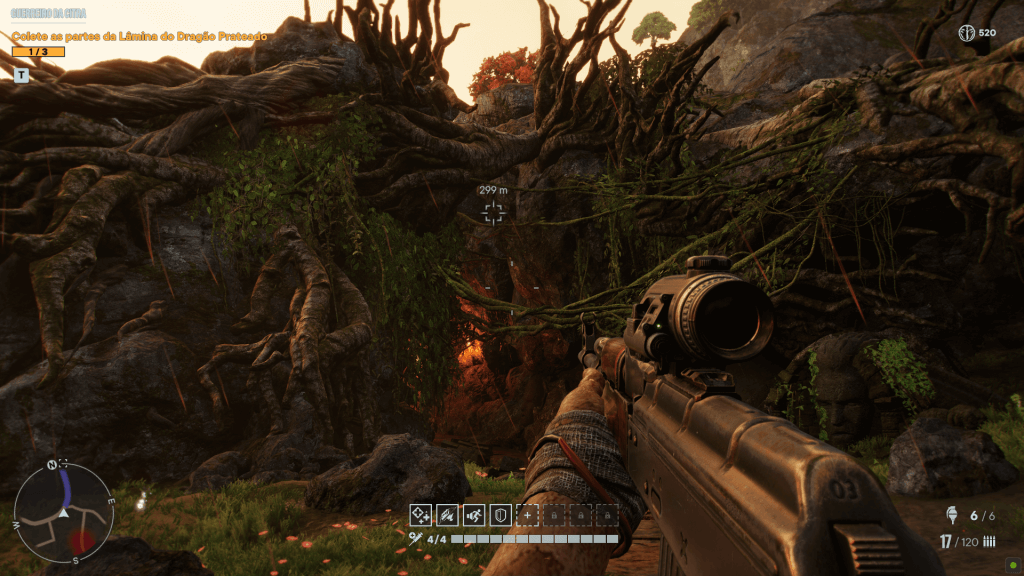Select the Lâmina do Dragão Prateado objective

139,36
